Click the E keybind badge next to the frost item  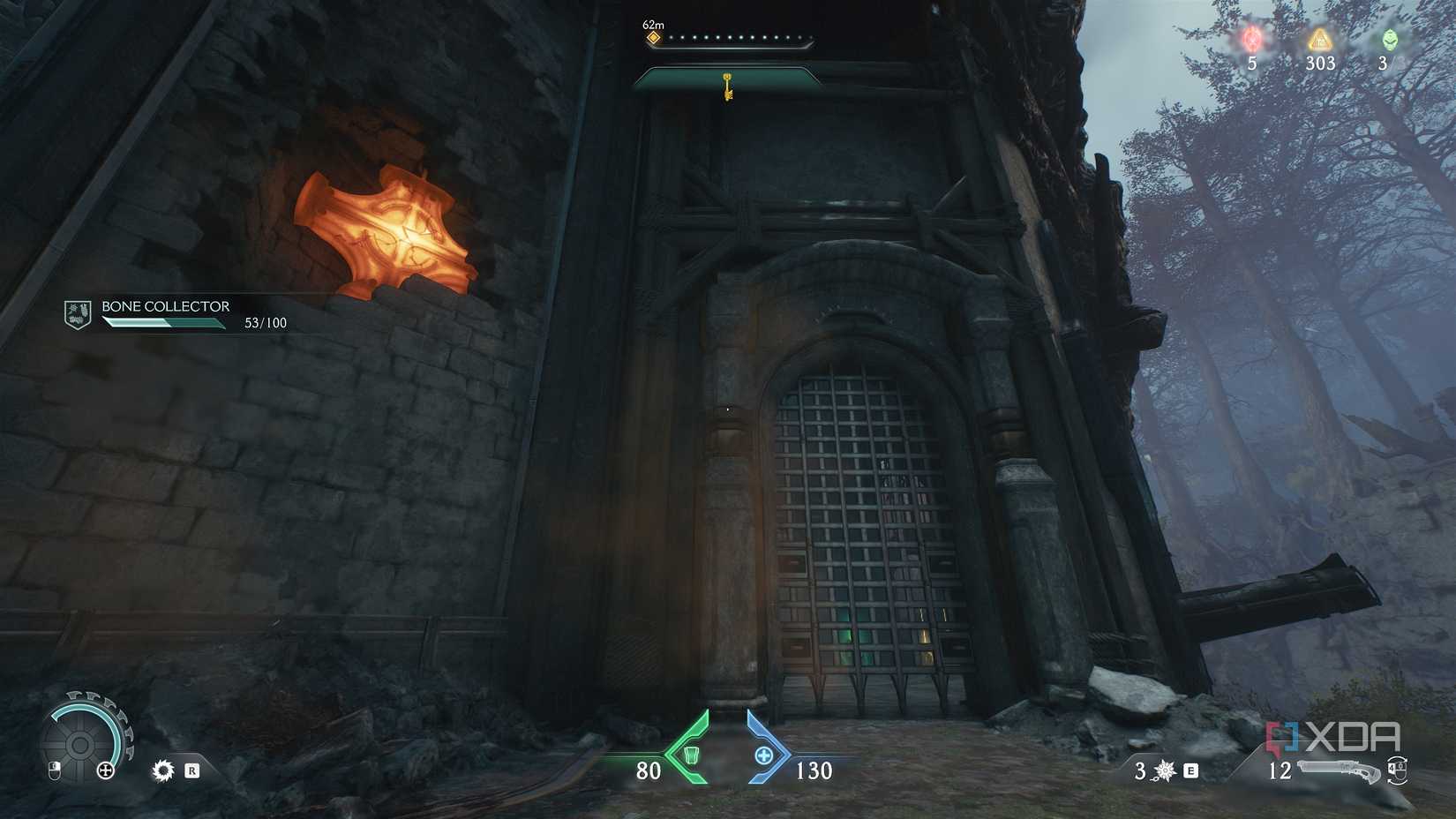pos(1190,771)
